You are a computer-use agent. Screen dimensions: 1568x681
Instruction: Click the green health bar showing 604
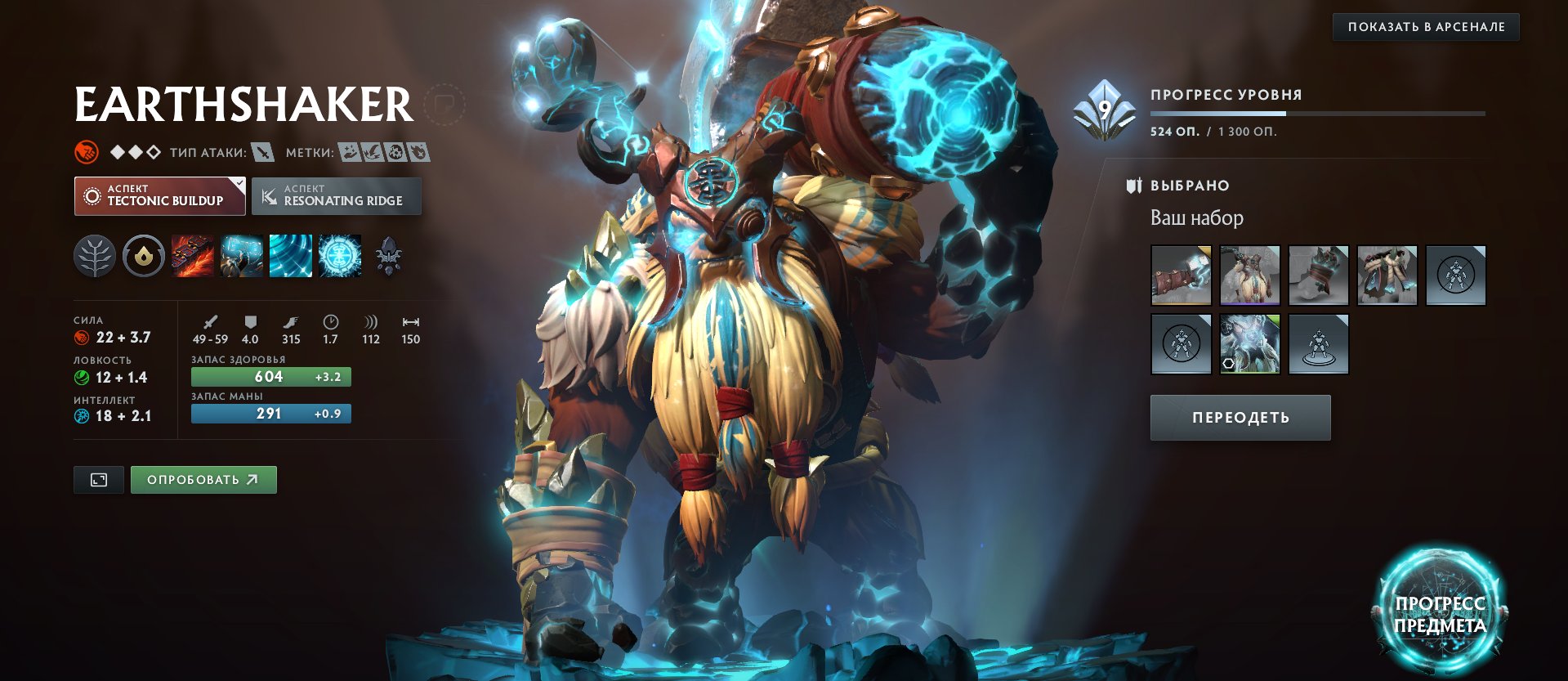(x=271, y=377)
